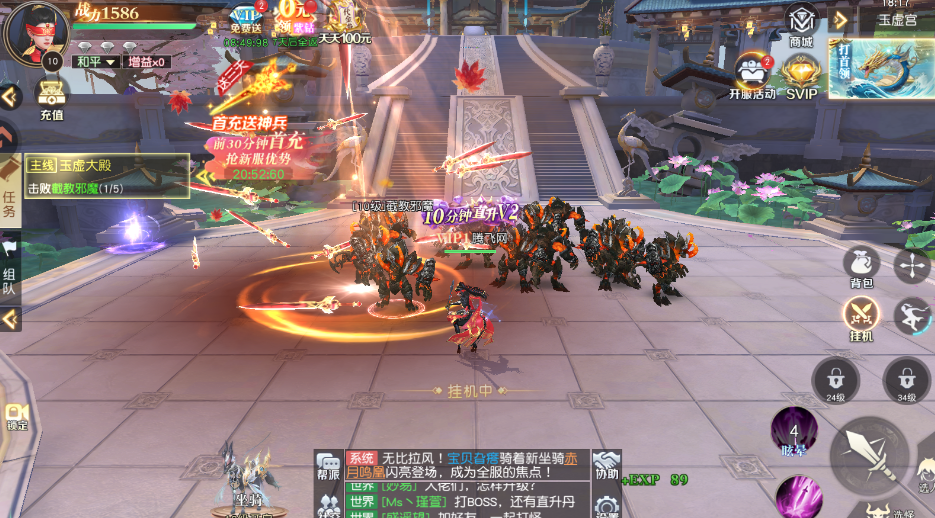Image resolution: width=935 pixels, height=518 pixels.
Task: Use the main sword attack button
Action: coord(868,449)
